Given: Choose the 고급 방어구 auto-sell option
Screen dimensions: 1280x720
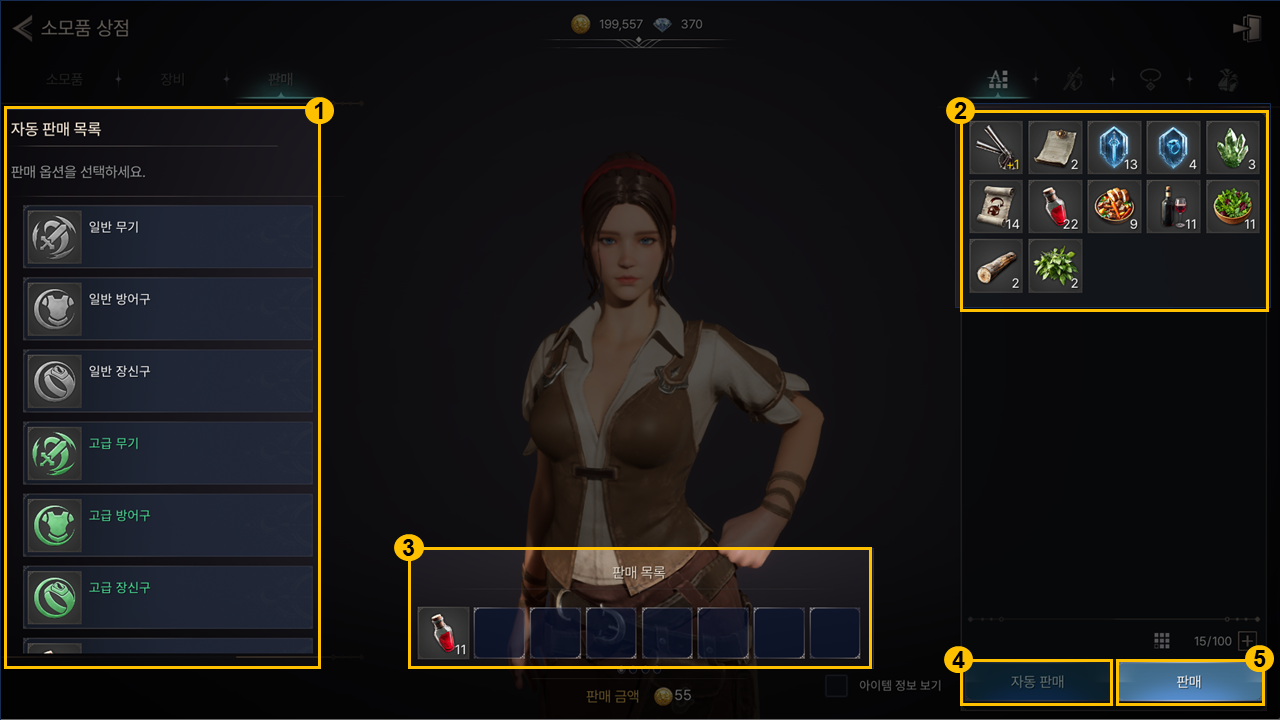Looking at the screenshot, I should point(168,524).
